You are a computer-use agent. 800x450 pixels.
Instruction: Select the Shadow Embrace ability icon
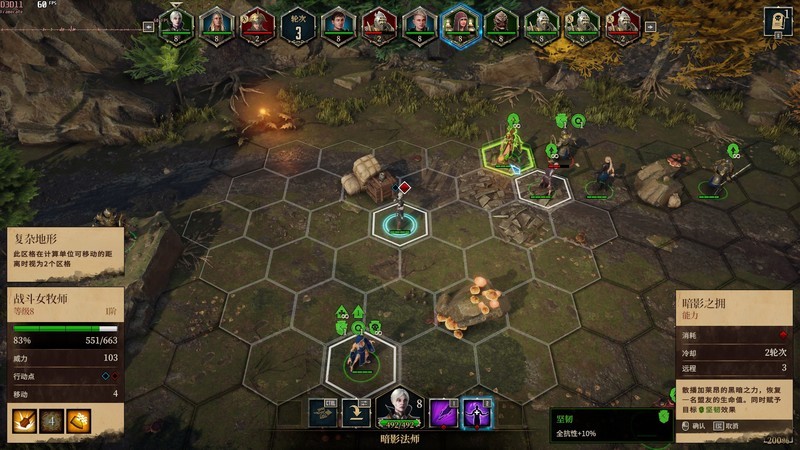(477, 412)
